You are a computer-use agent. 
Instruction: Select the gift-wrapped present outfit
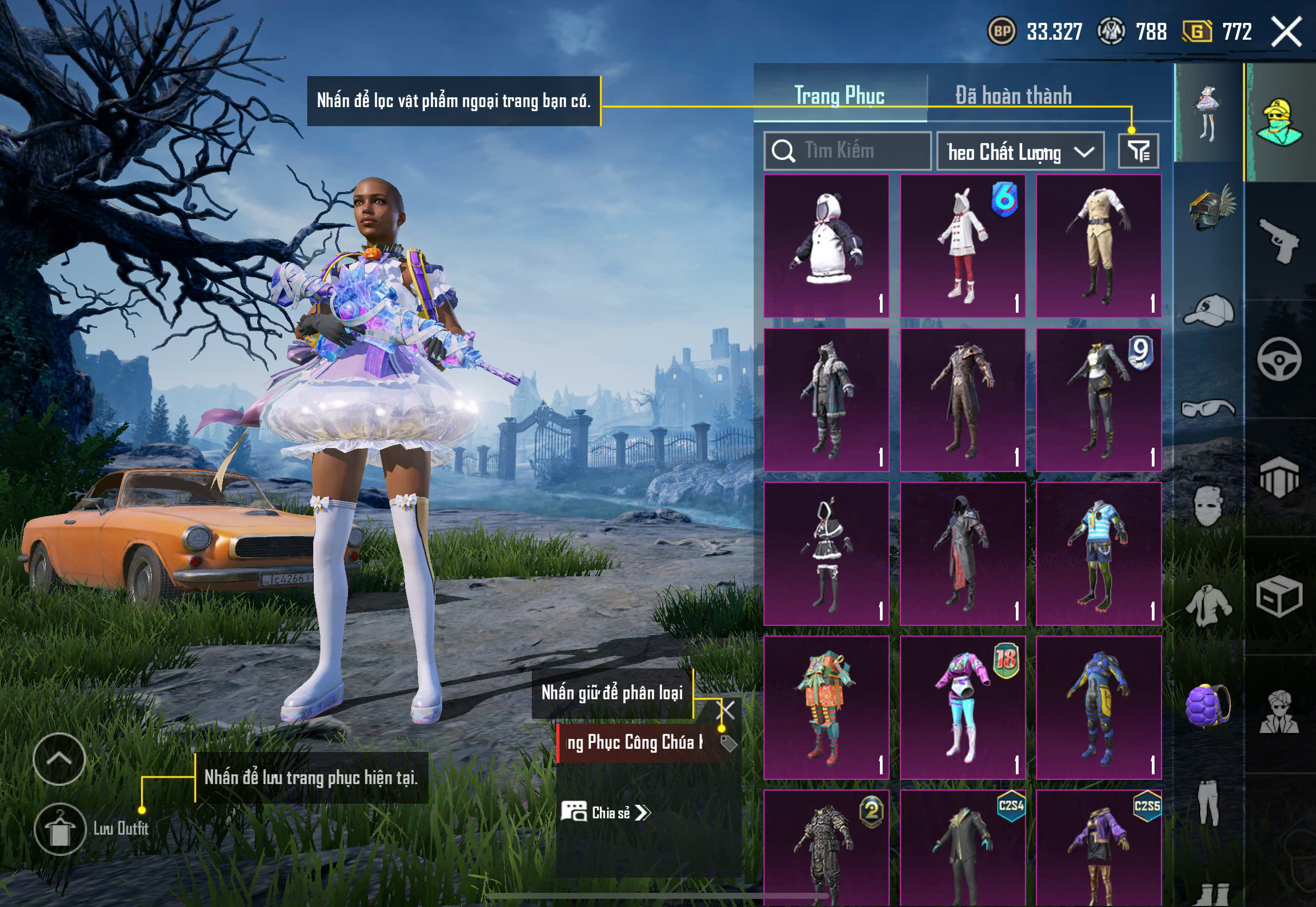point(826,707)
